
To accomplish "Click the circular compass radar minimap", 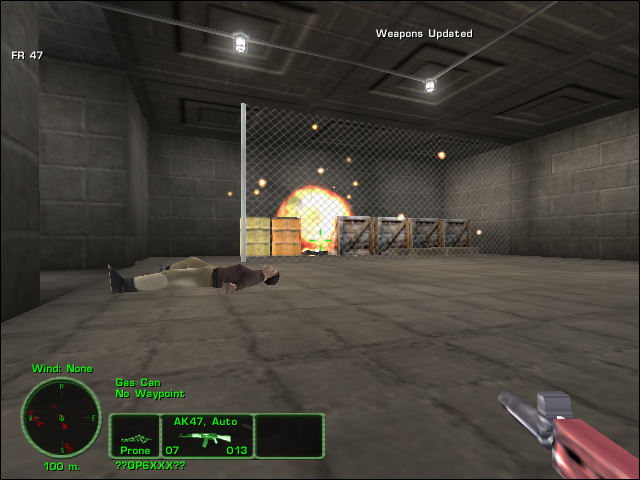I will coord(61,417).
